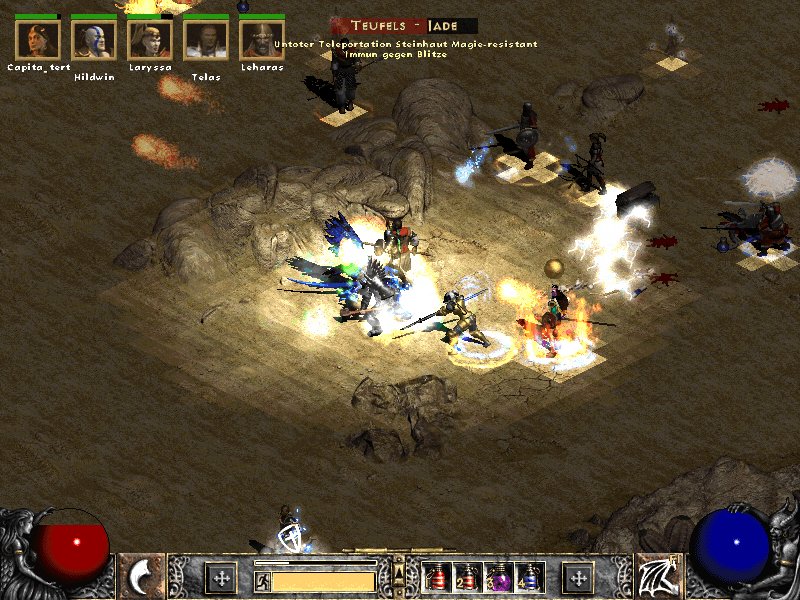Select Hildwin's party portrait
This screenshot has height=600, width=800.
click(94, 39)
